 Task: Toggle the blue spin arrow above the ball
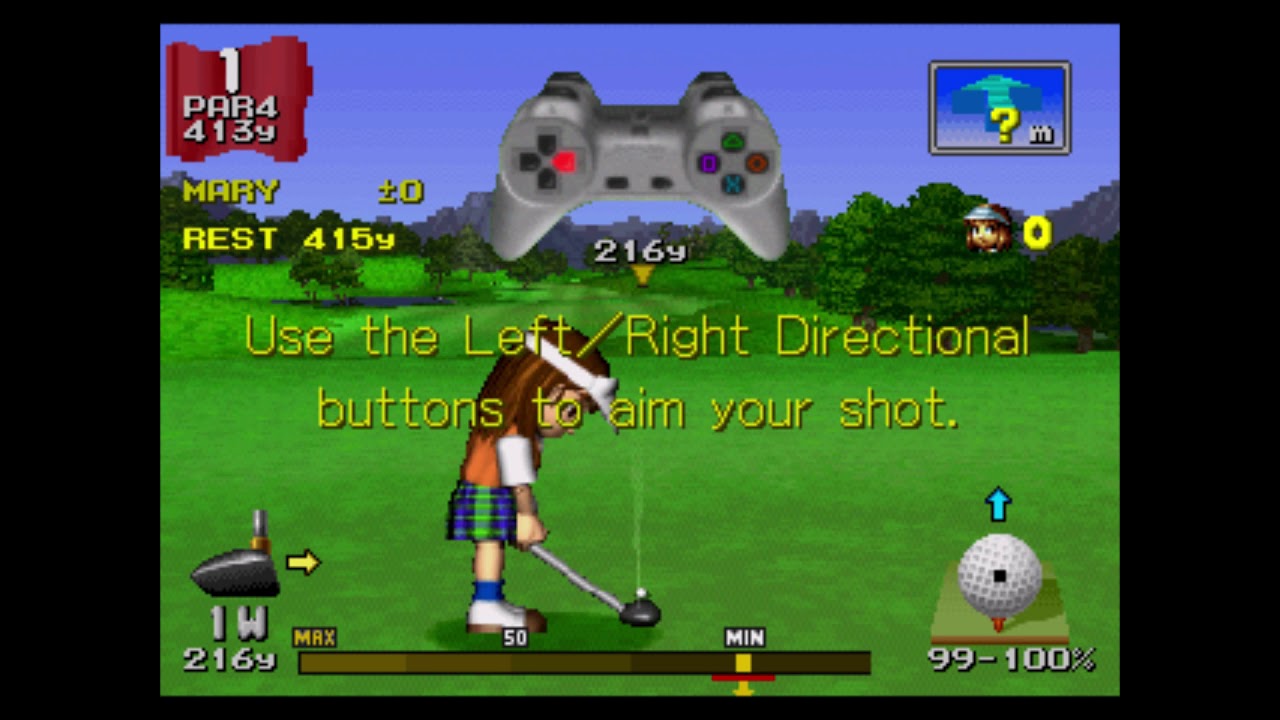[998, 505]
